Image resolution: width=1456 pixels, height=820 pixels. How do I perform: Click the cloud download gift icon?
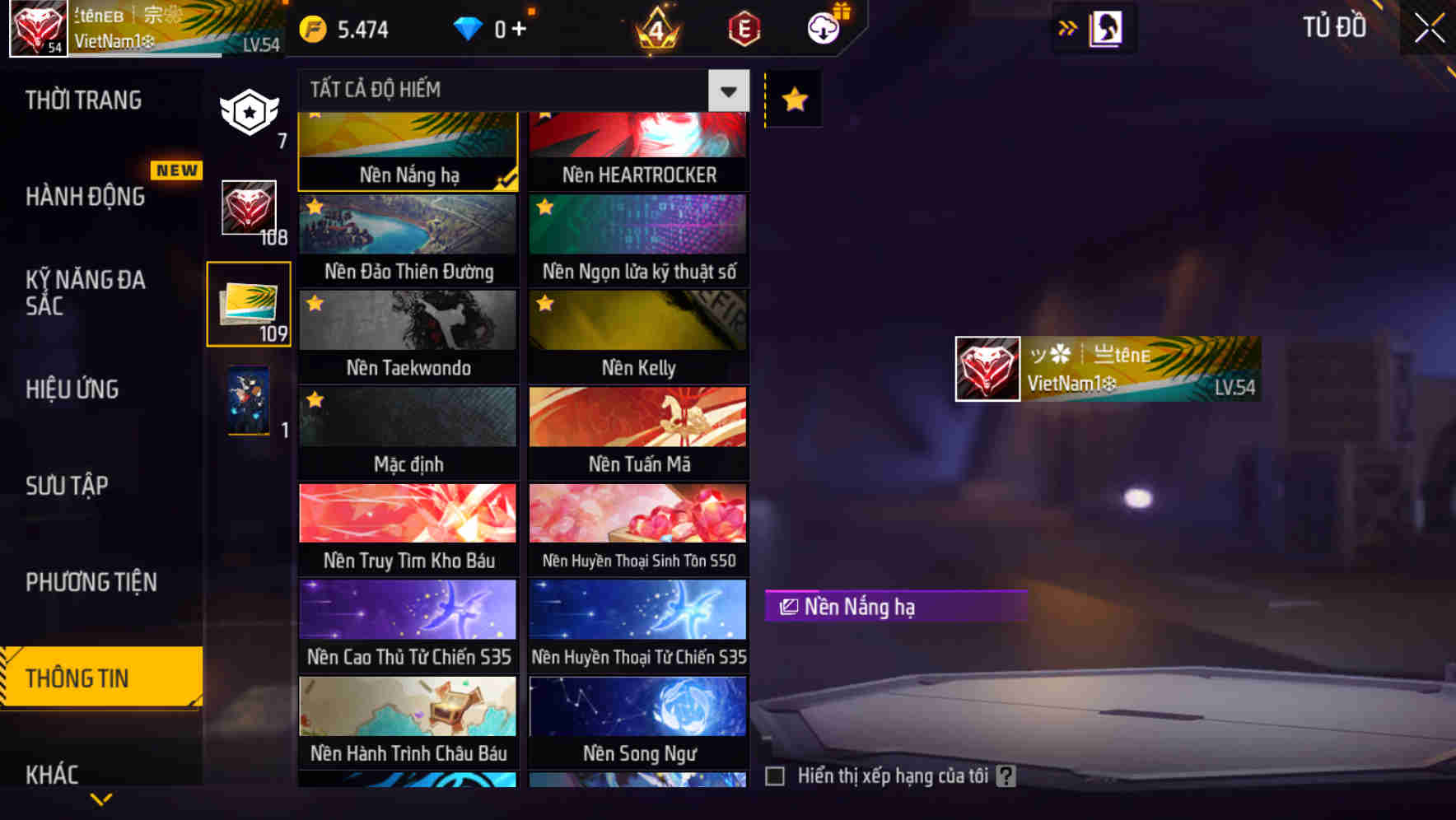pyautogui.click(x=824, y=27)
